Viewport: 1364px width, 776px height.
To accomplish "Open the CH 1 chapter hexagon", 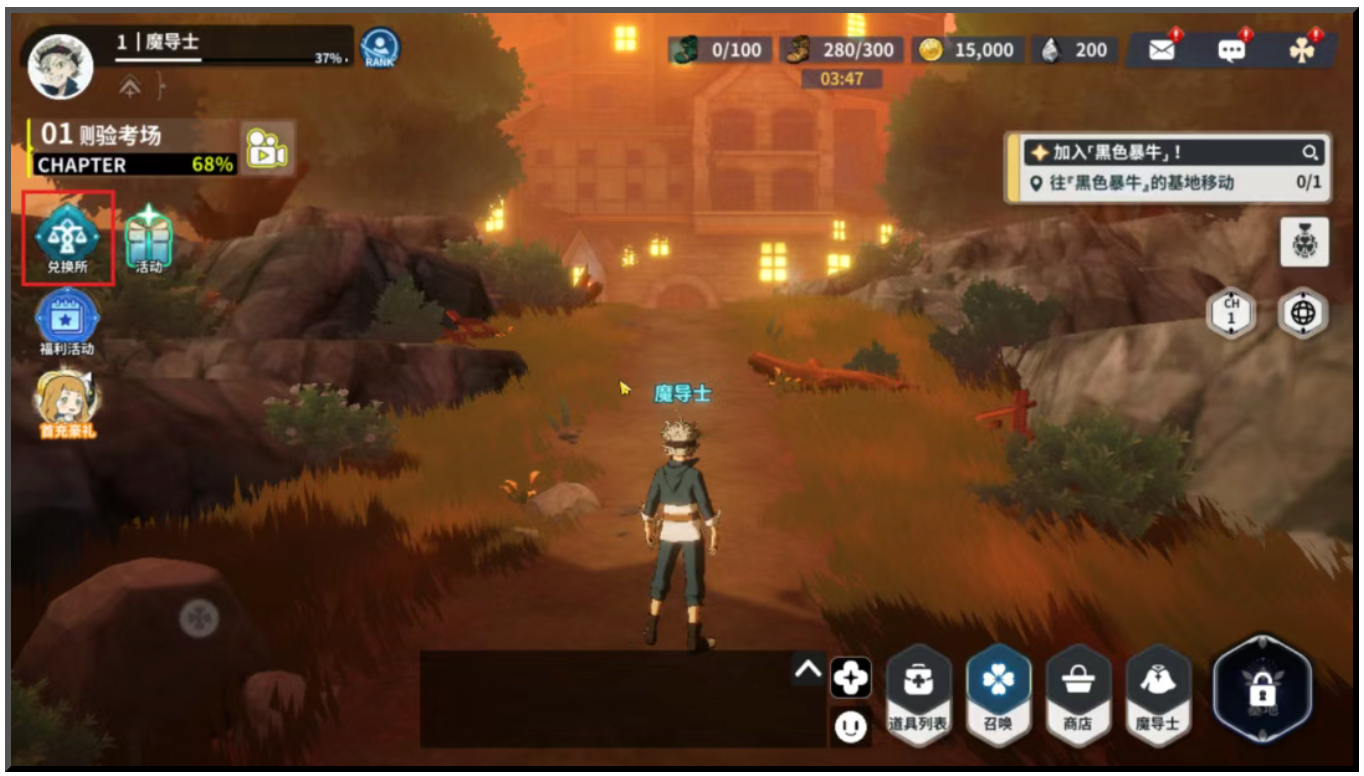I will (x=1231, y=314).
